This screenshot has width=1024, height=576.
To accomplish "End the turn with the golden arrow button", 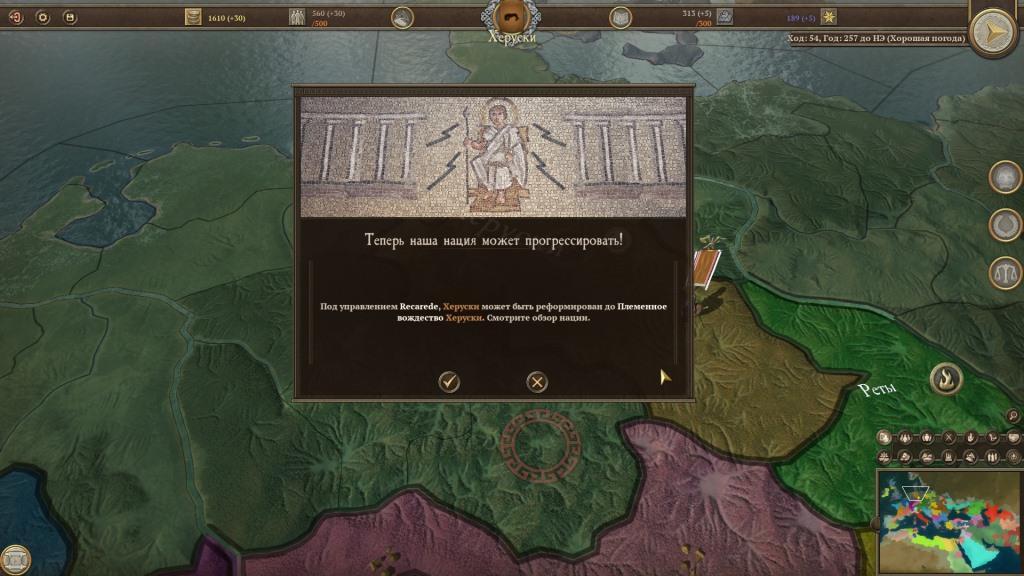I will [993, 33].
